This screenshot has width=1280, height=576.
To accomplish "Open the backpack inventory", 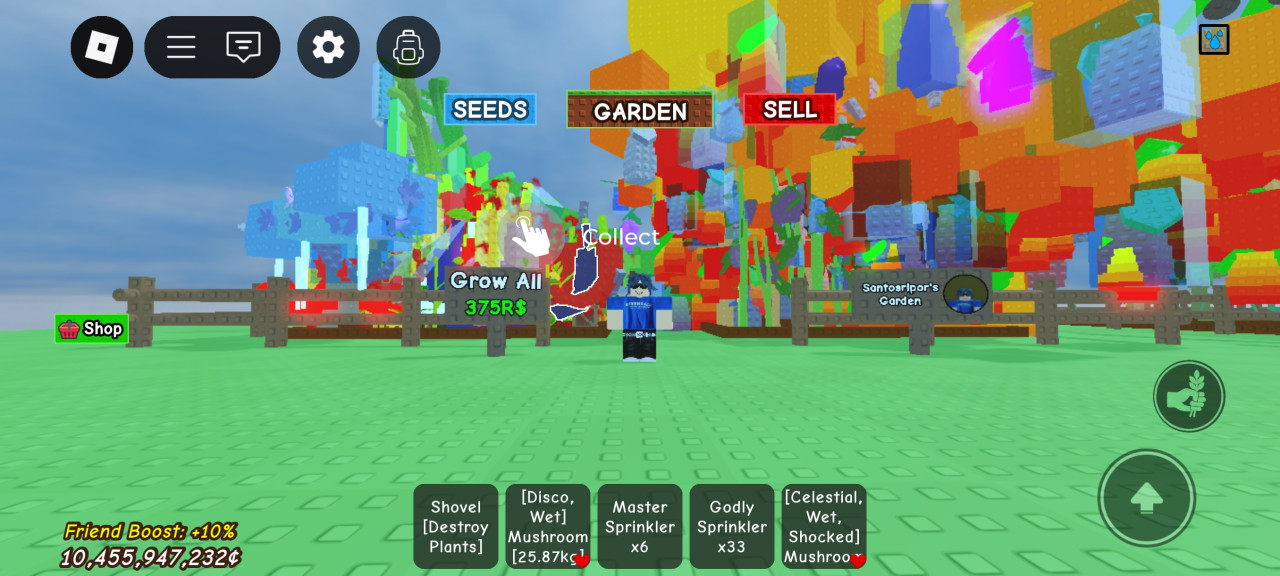I will [408, 47].
